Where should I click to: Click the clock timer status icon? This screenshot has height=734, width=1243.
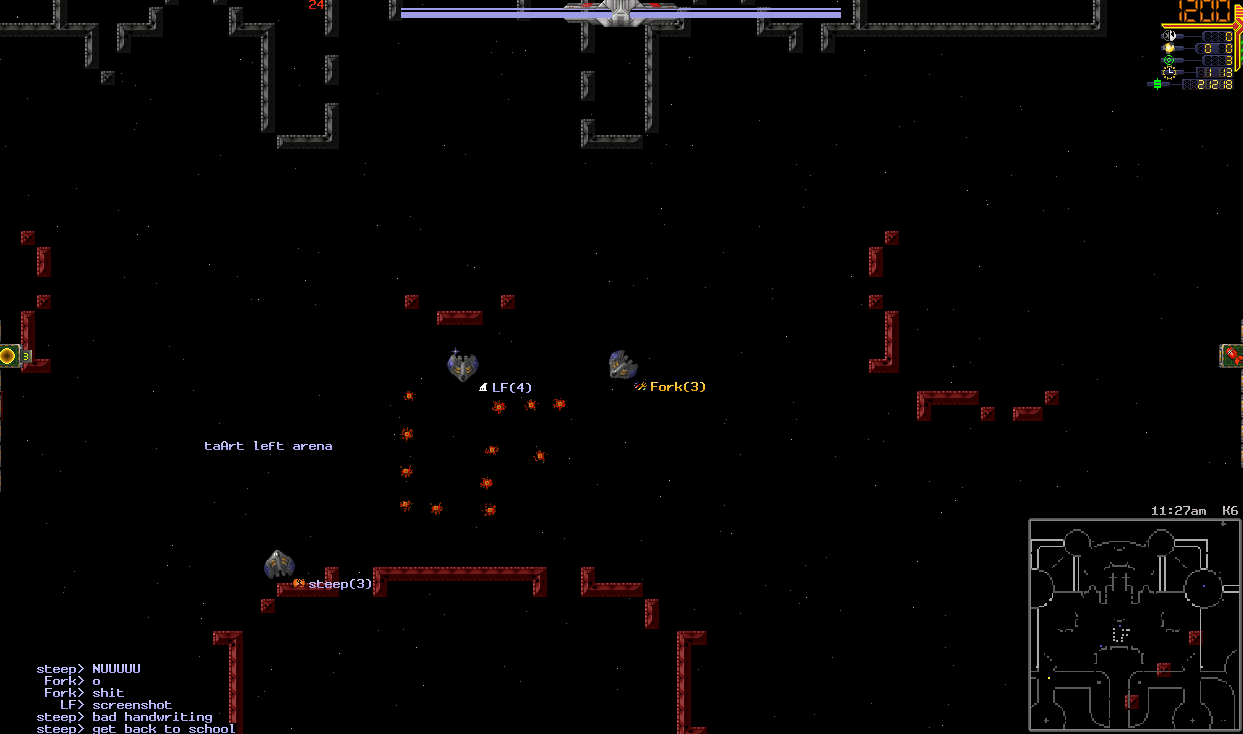tap(1169, 72)
